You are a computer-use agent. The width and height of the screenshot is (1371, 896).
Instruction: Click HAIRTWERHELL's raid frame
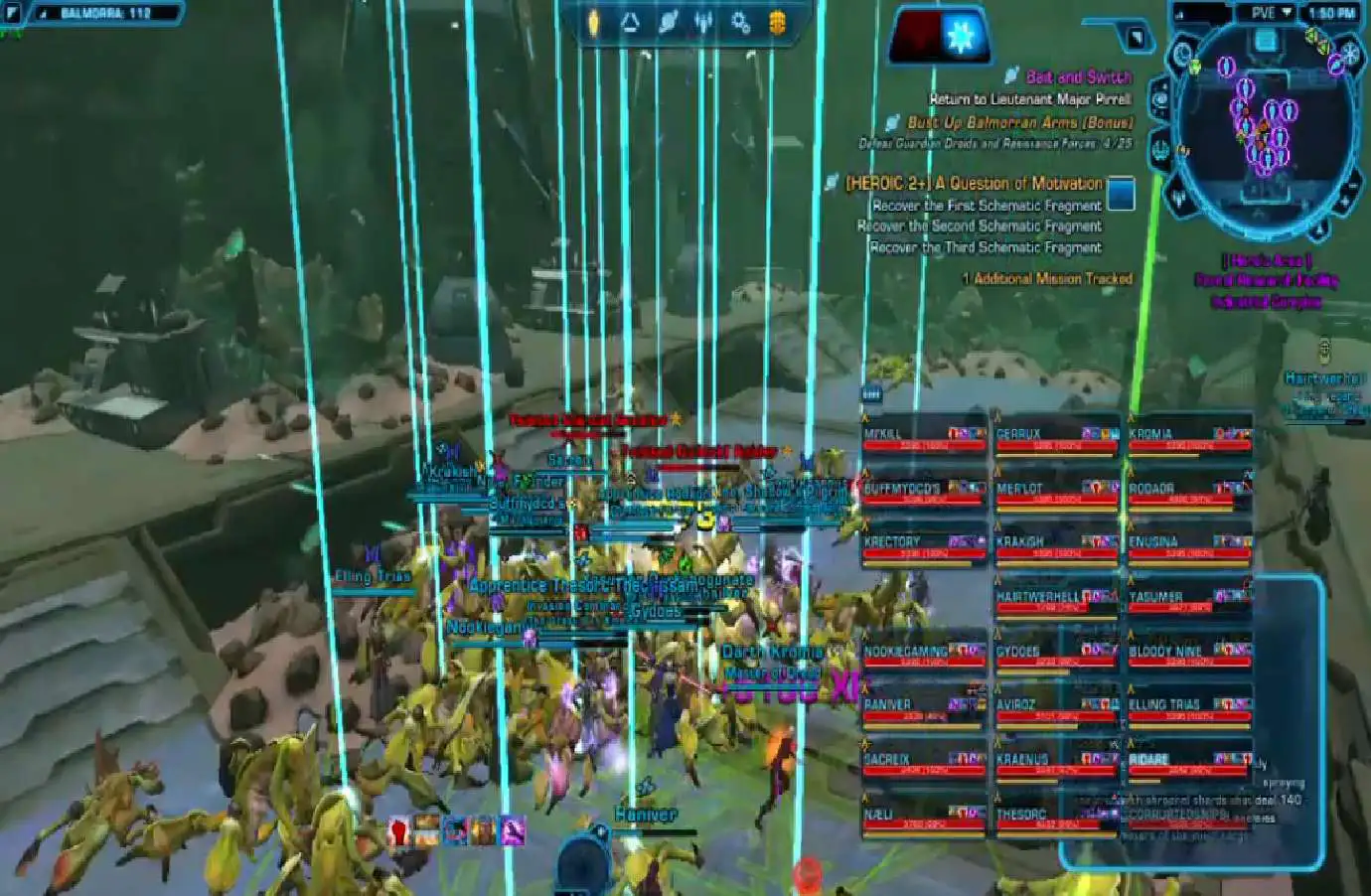1056,602
